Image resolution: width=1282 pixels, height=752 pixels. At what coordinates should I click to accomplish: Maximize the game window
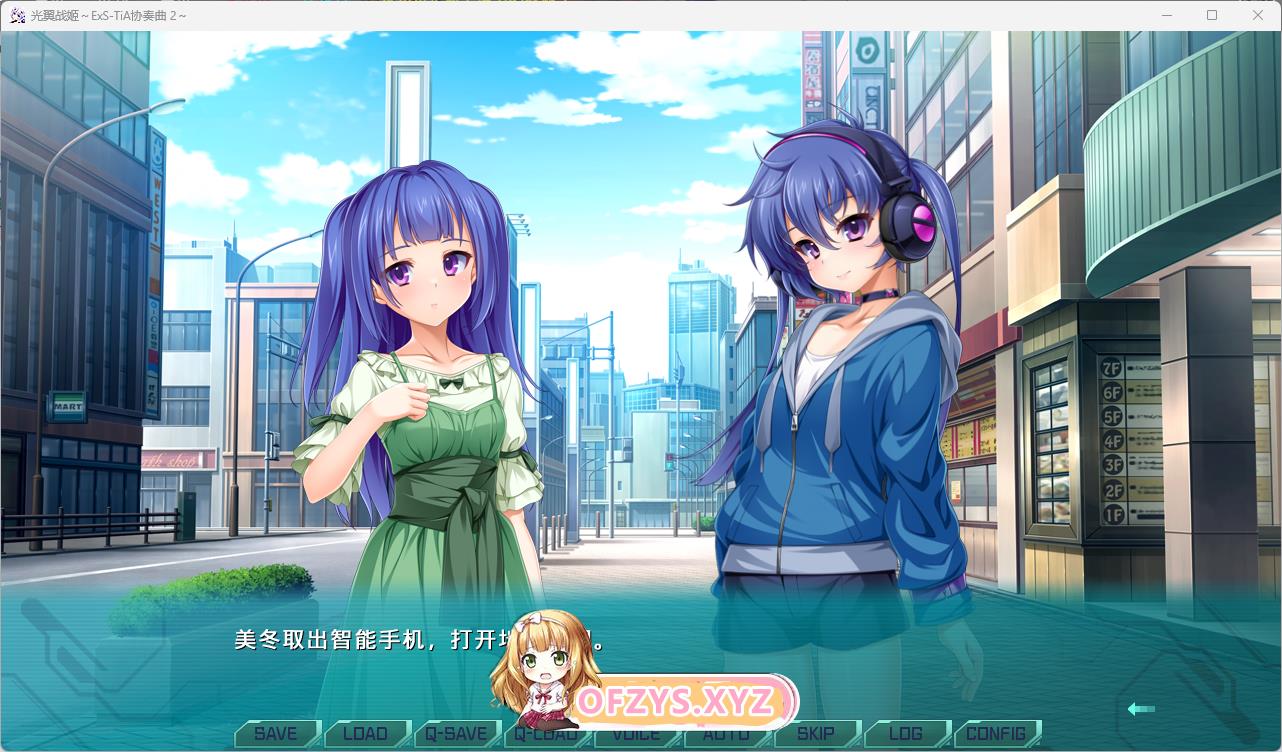1212,15
